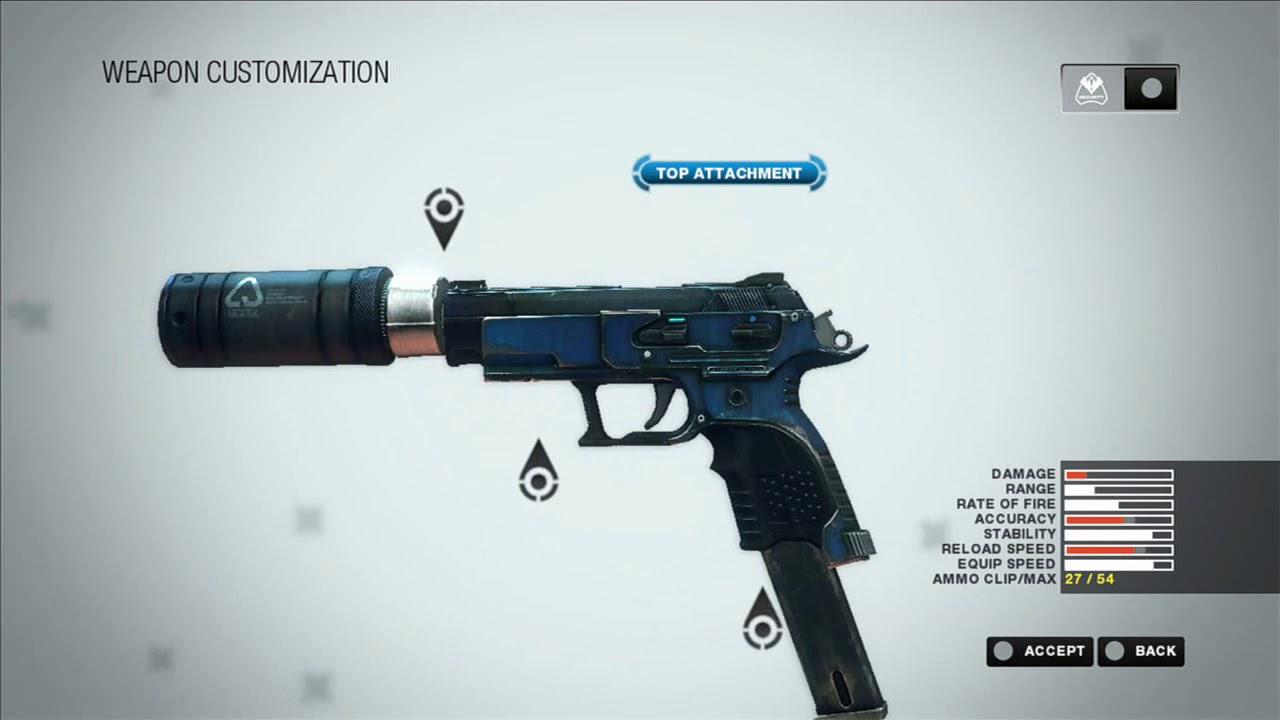1280x720 pixels.
Task: Select the Top Attachment tab label
Action: click(x=728, y=172)
